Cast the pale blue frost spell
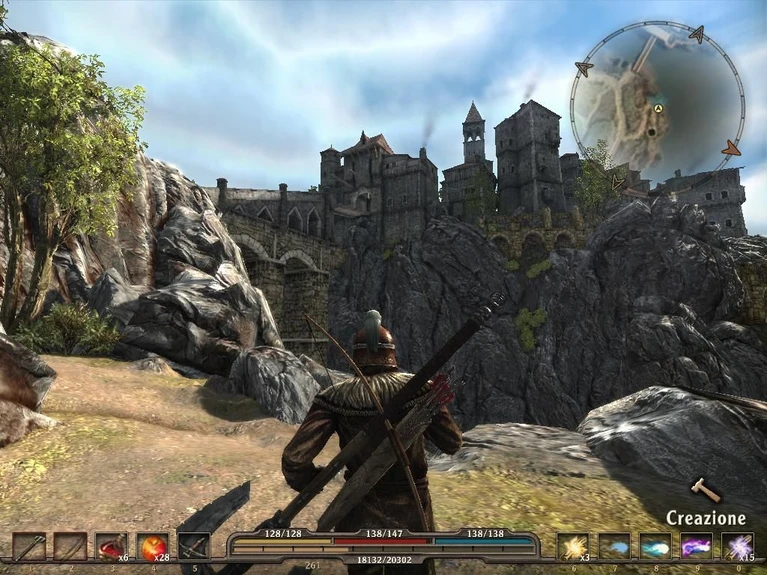 click(615, 546)
